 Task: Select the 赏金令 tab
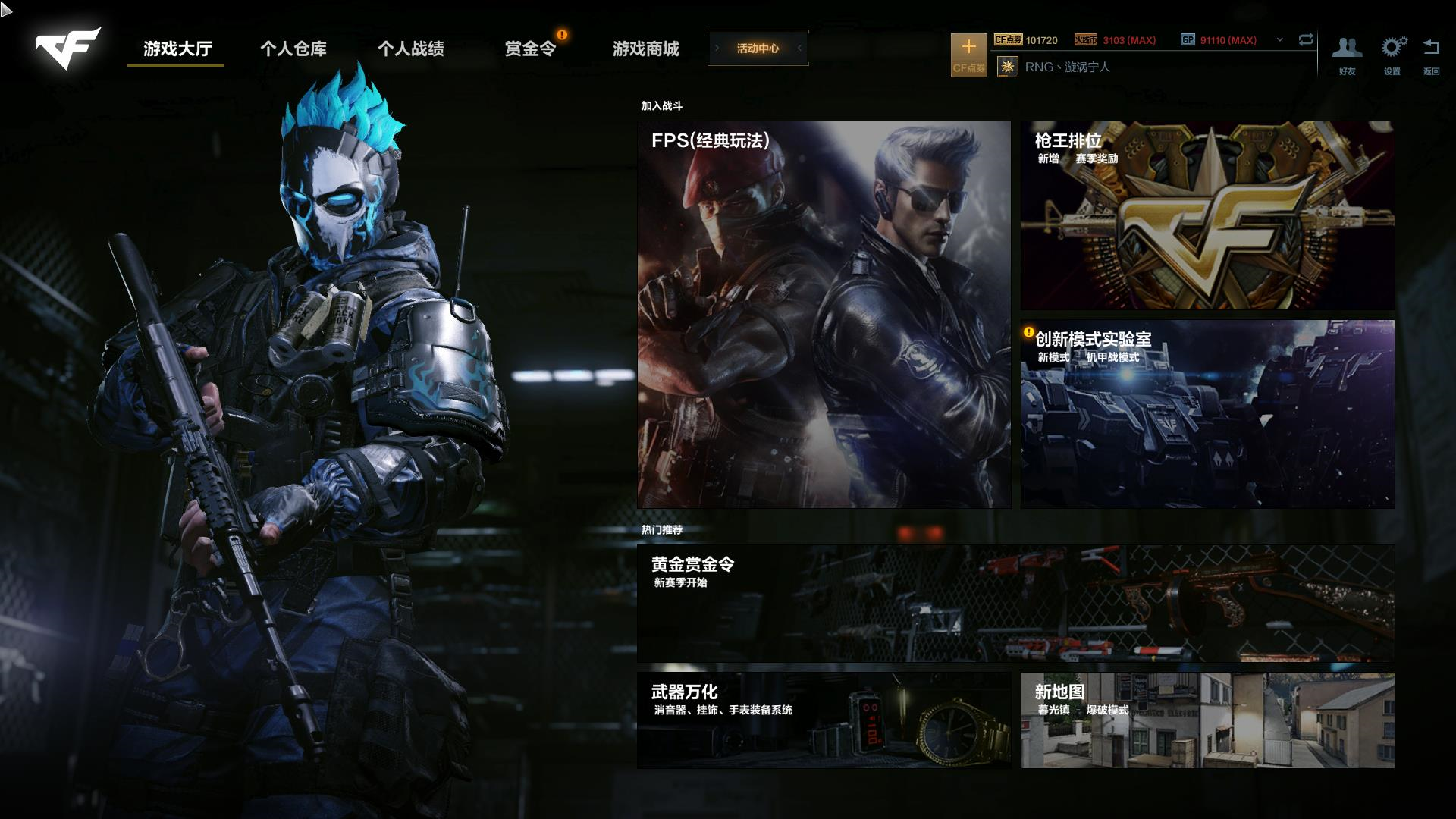530,49
